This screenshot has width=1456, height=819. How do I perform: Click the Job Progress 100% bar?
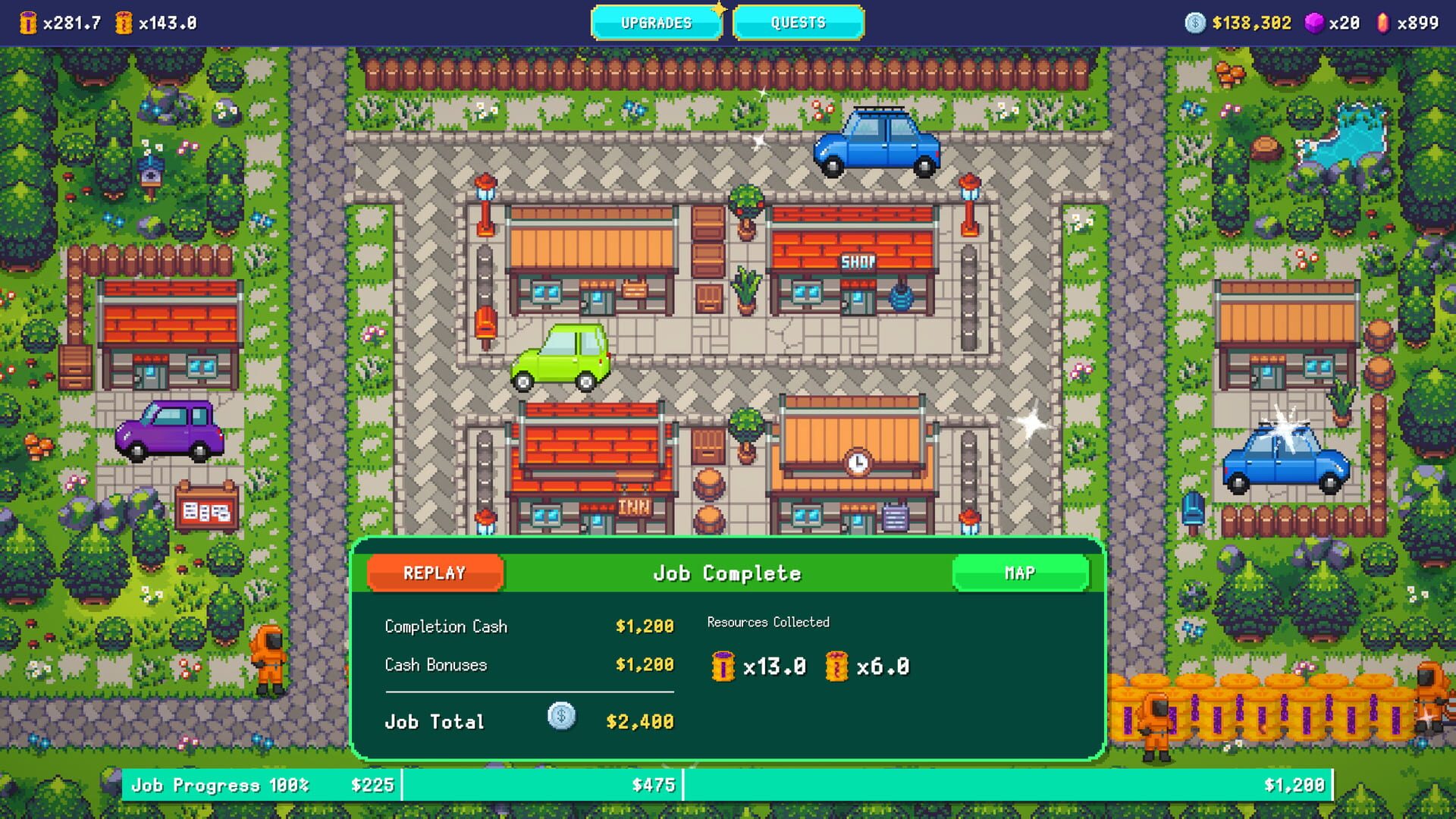[x=220, y=786]
